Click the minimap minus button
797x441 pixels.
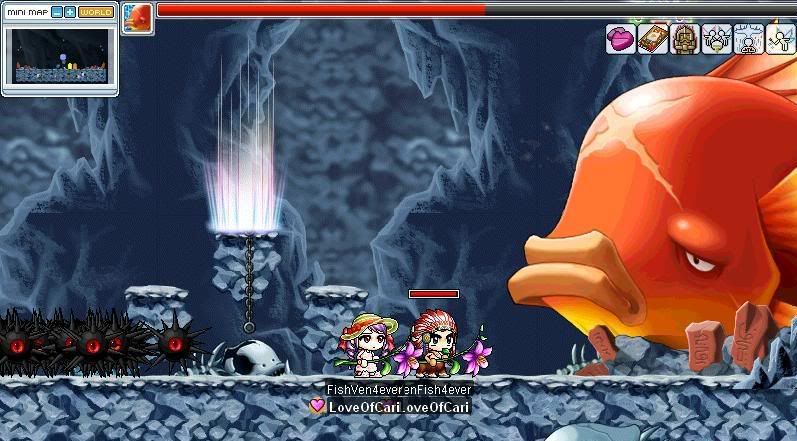tap(56, 12)
